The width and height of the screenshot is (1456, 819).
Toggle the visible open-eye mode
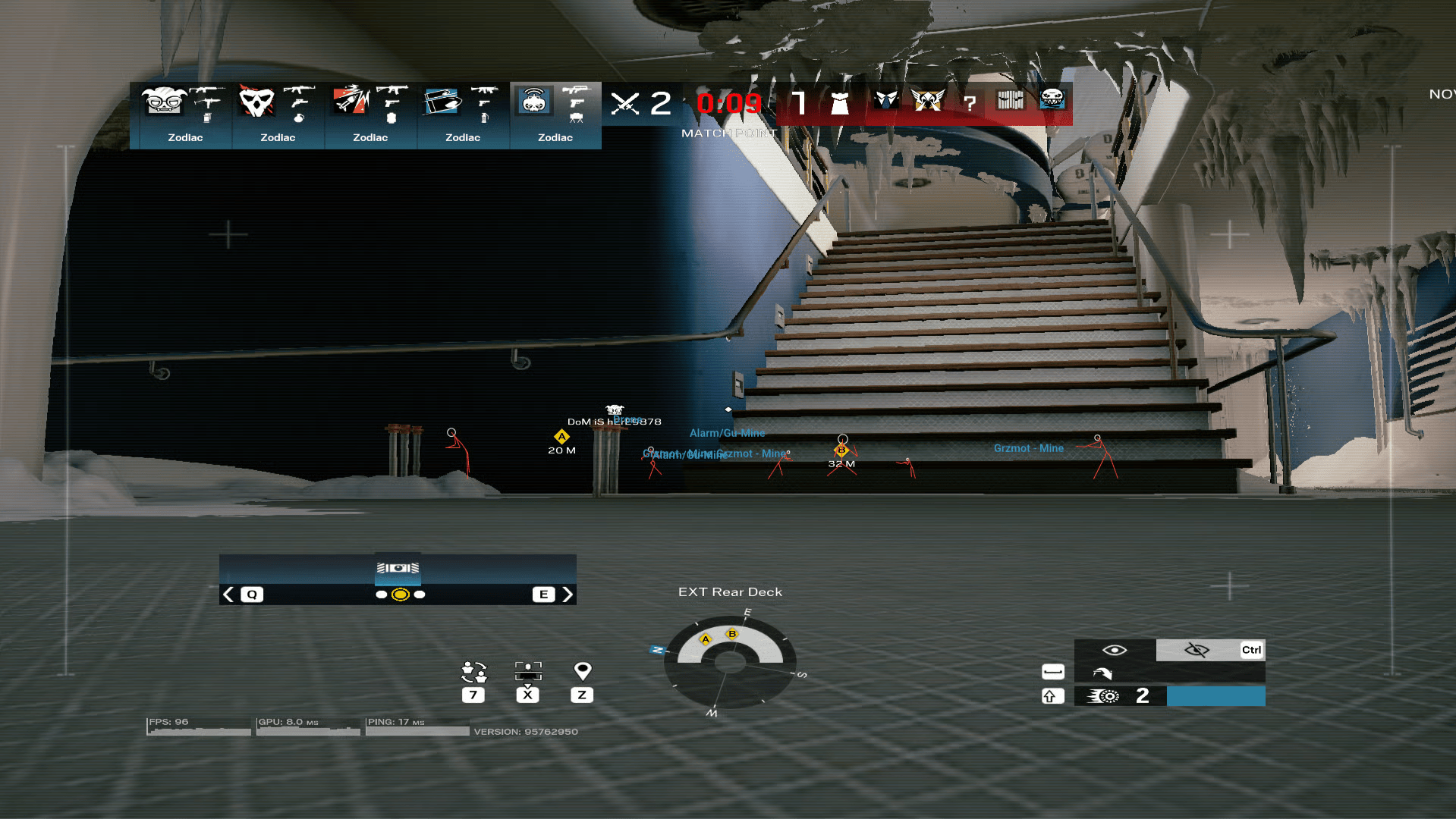[1115, 650]
